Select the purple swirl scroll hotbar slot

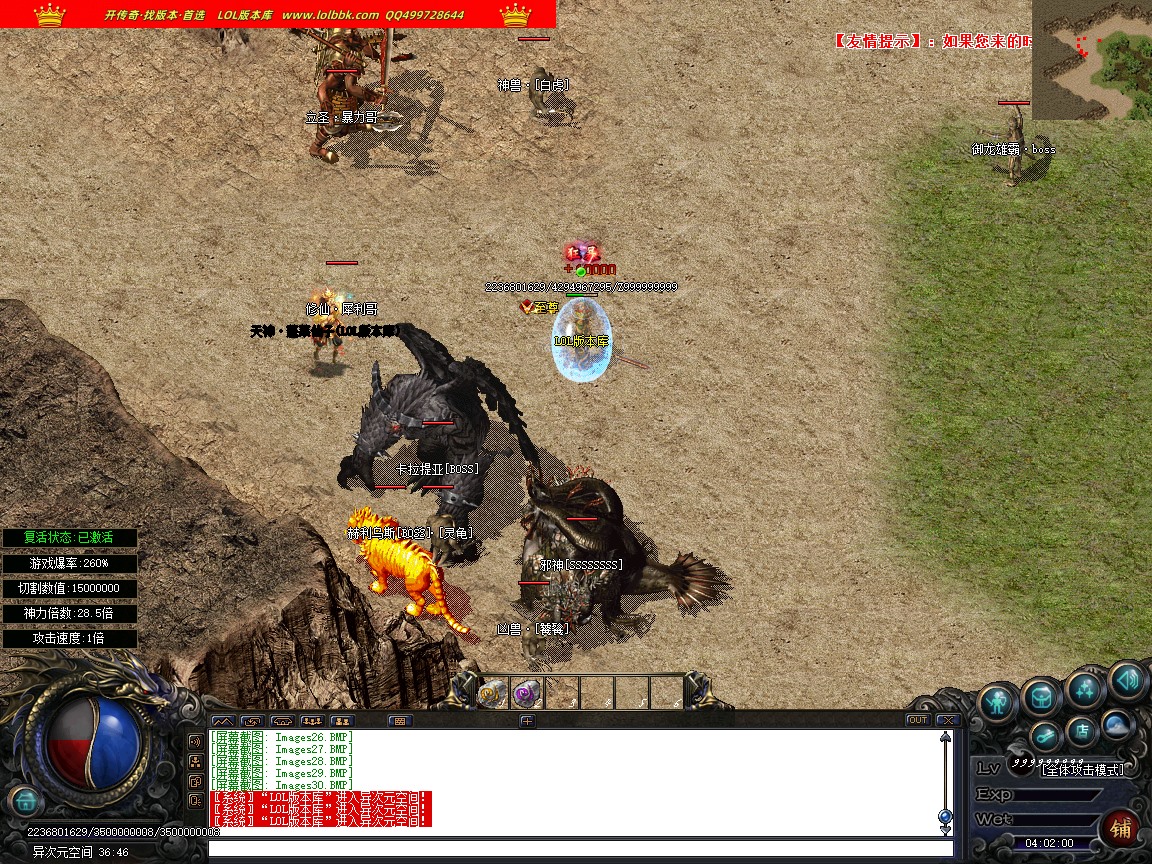(x=526, y=692)
